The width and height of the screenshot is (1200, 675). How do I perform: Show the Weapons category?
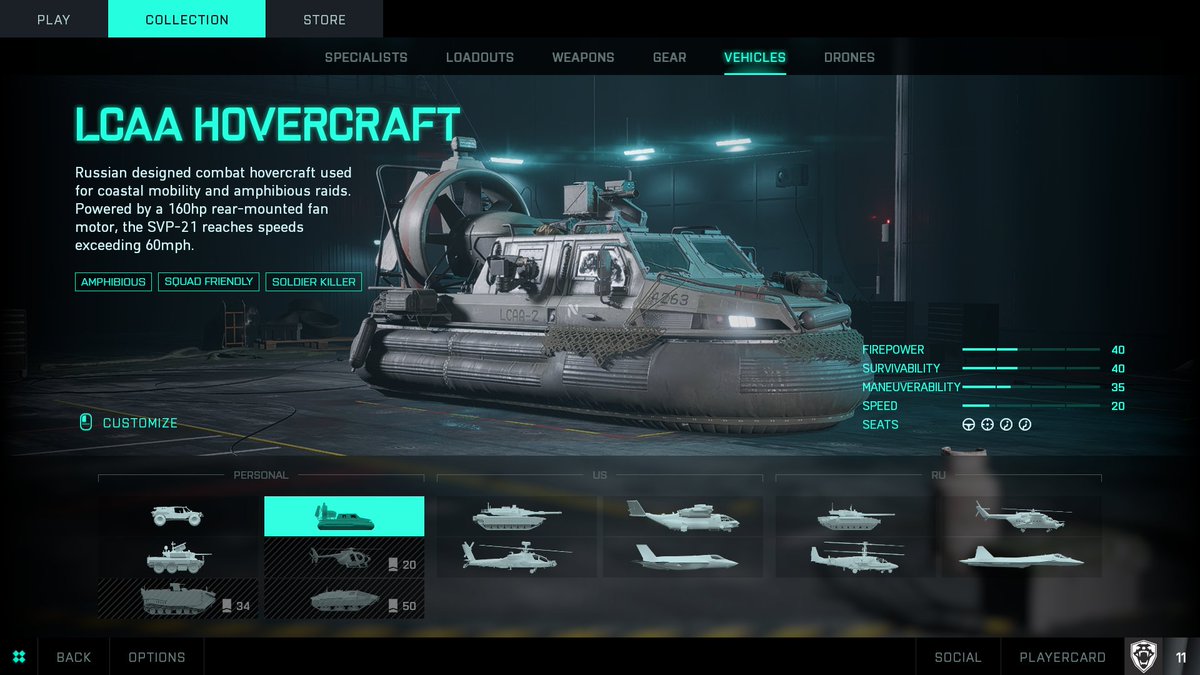click(x=583, y=57)
